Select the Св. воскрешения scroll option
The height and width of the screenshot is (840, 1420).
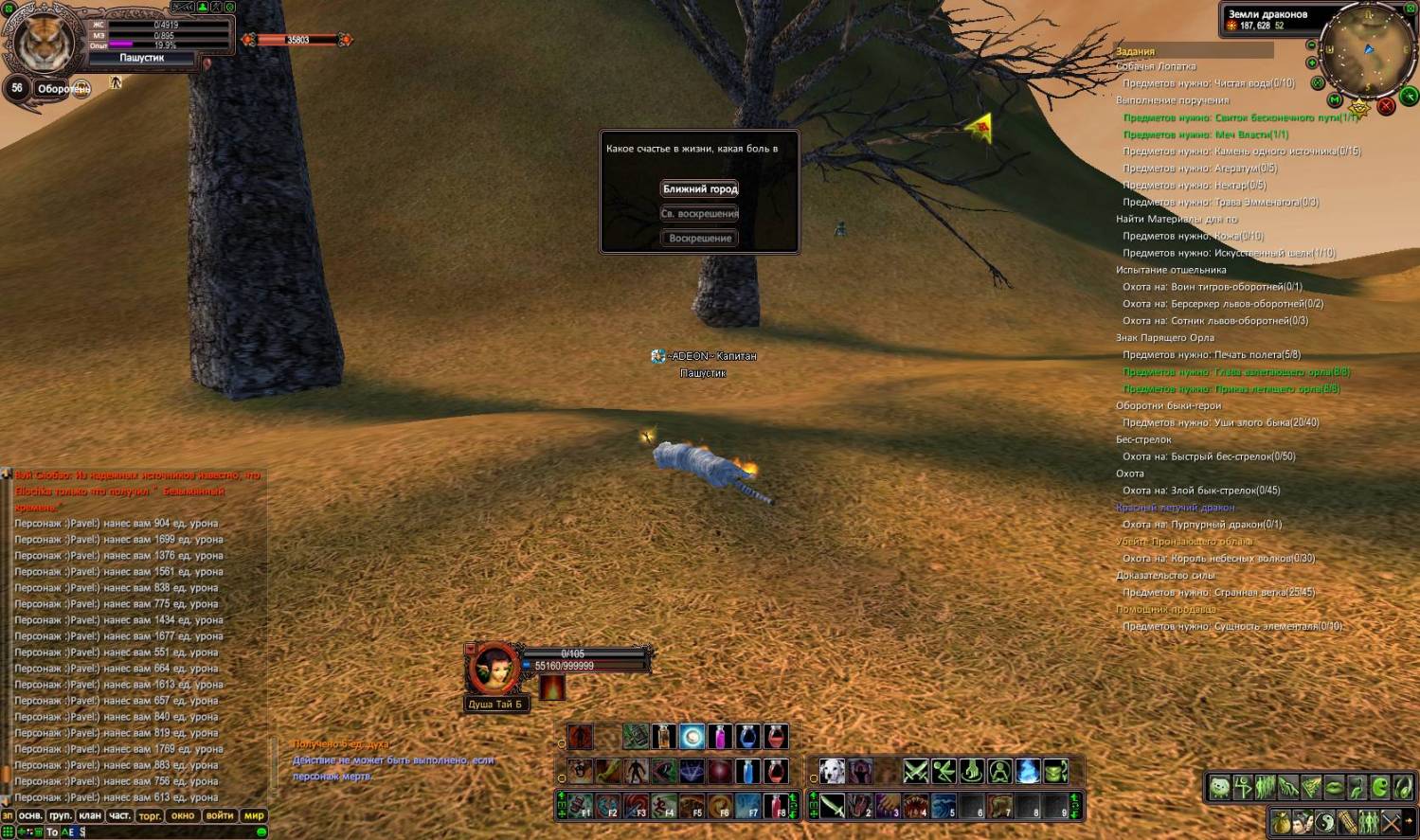coord(700,214)
